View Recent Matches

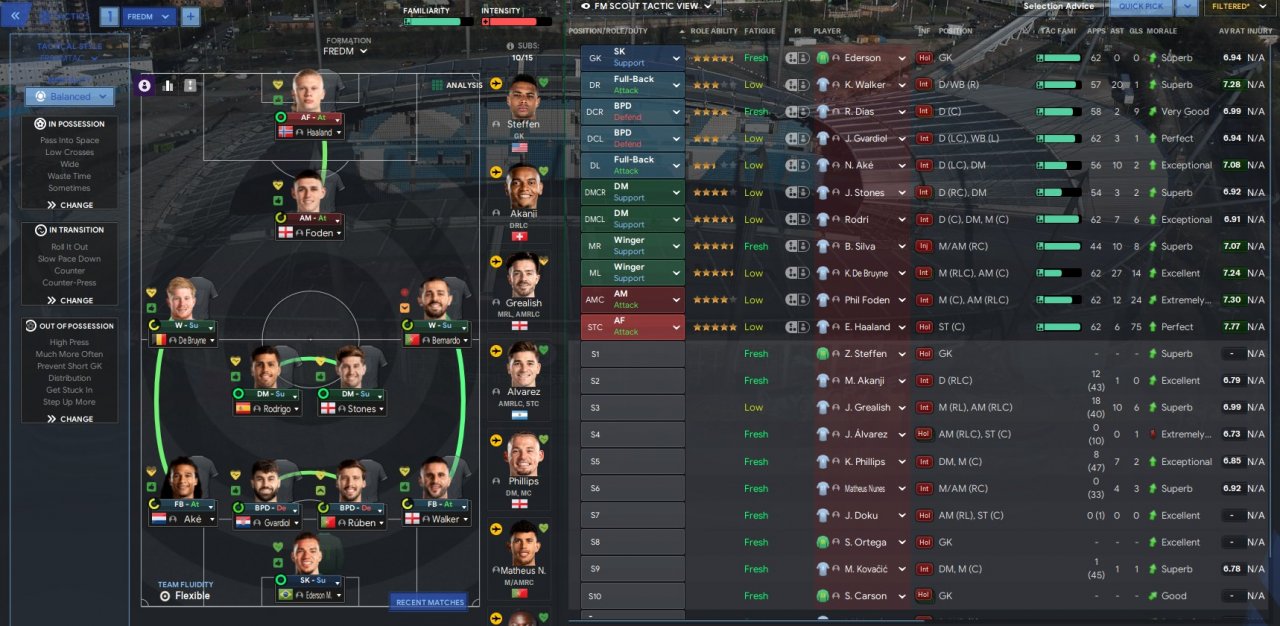tap(429, 602)
